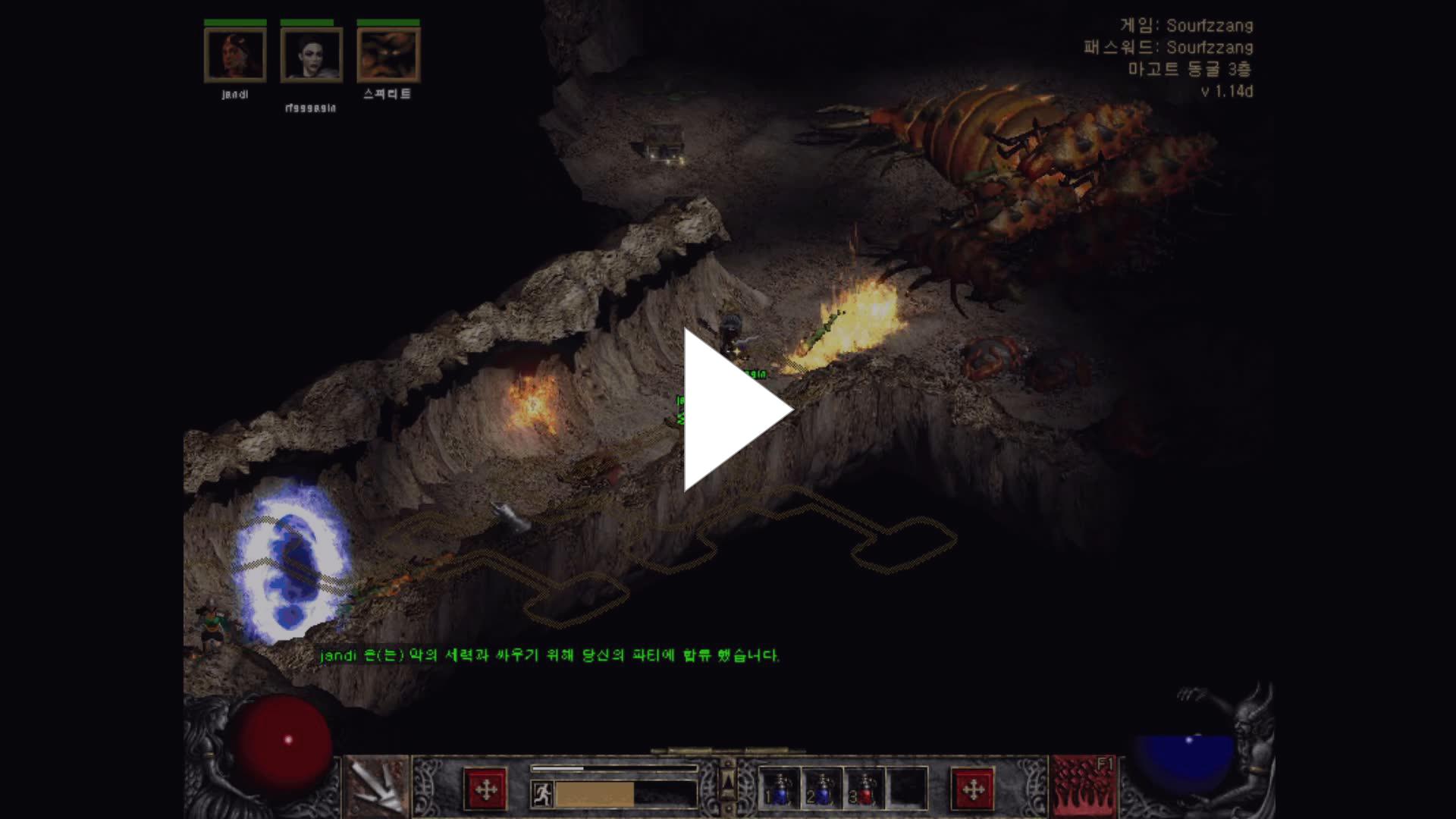
Task: Drink the red healing potion in belt slot 3
Action: (x=864, y=789)
